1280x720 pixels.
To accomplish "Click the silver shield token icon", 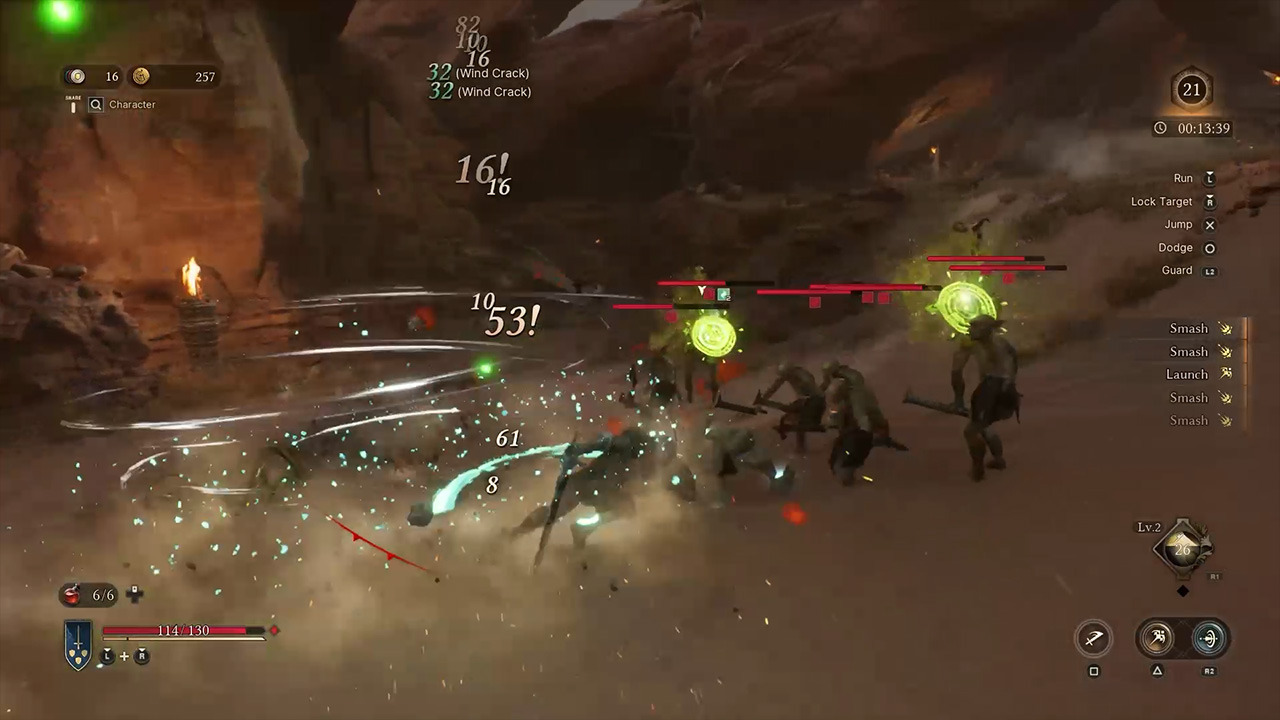I will tap(76, 76).
